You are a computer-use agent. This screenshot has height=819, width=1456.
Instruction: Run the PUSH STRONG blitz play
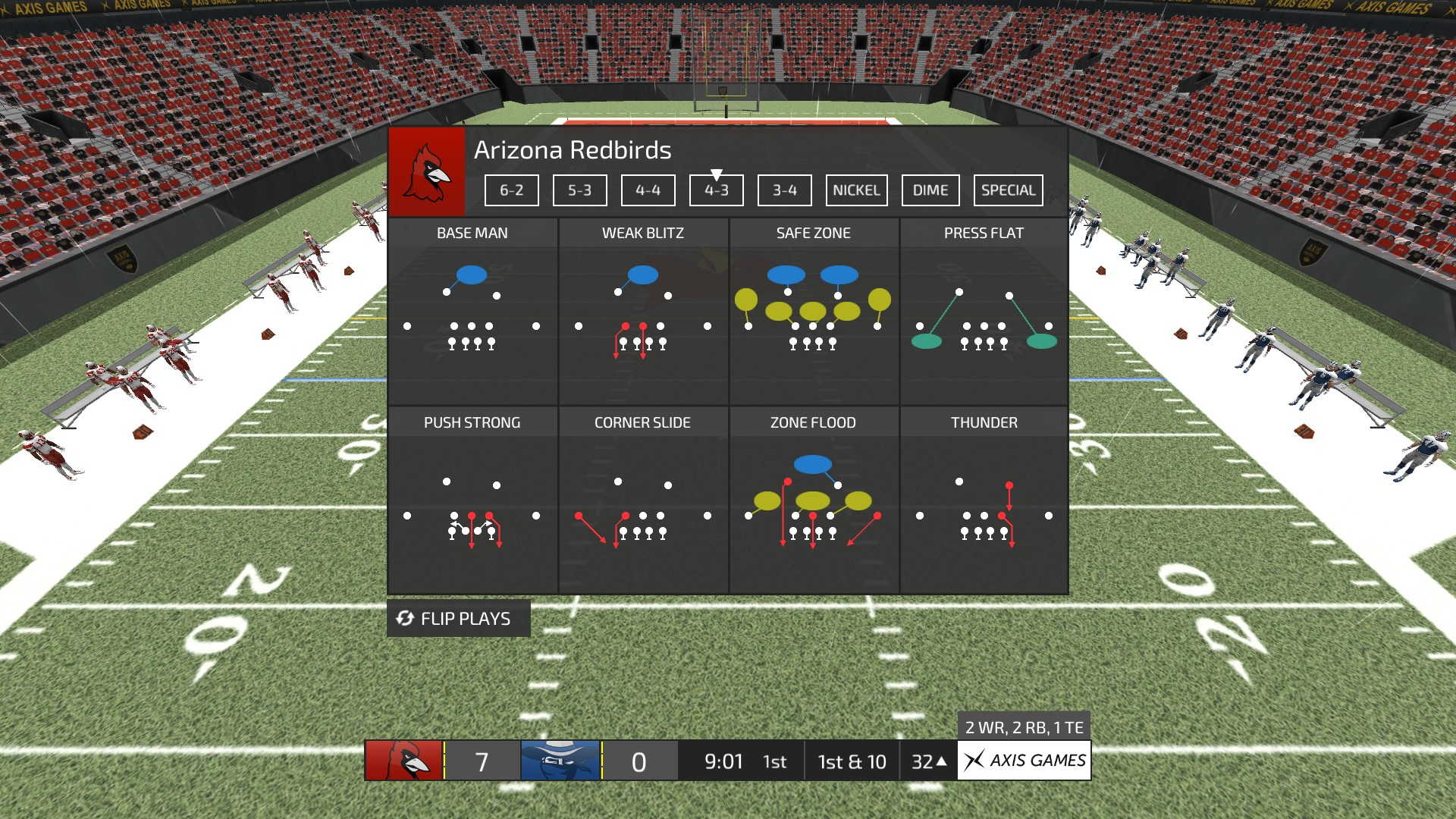coord(472,500)
